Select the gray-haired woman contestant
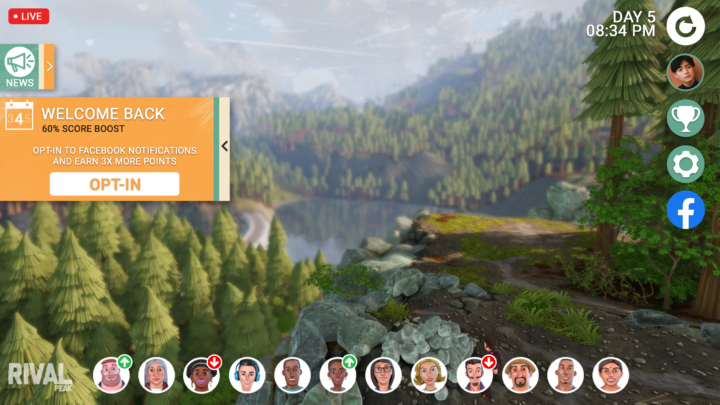The width and height of the screenshot is (720, 405). coord(156,375)
